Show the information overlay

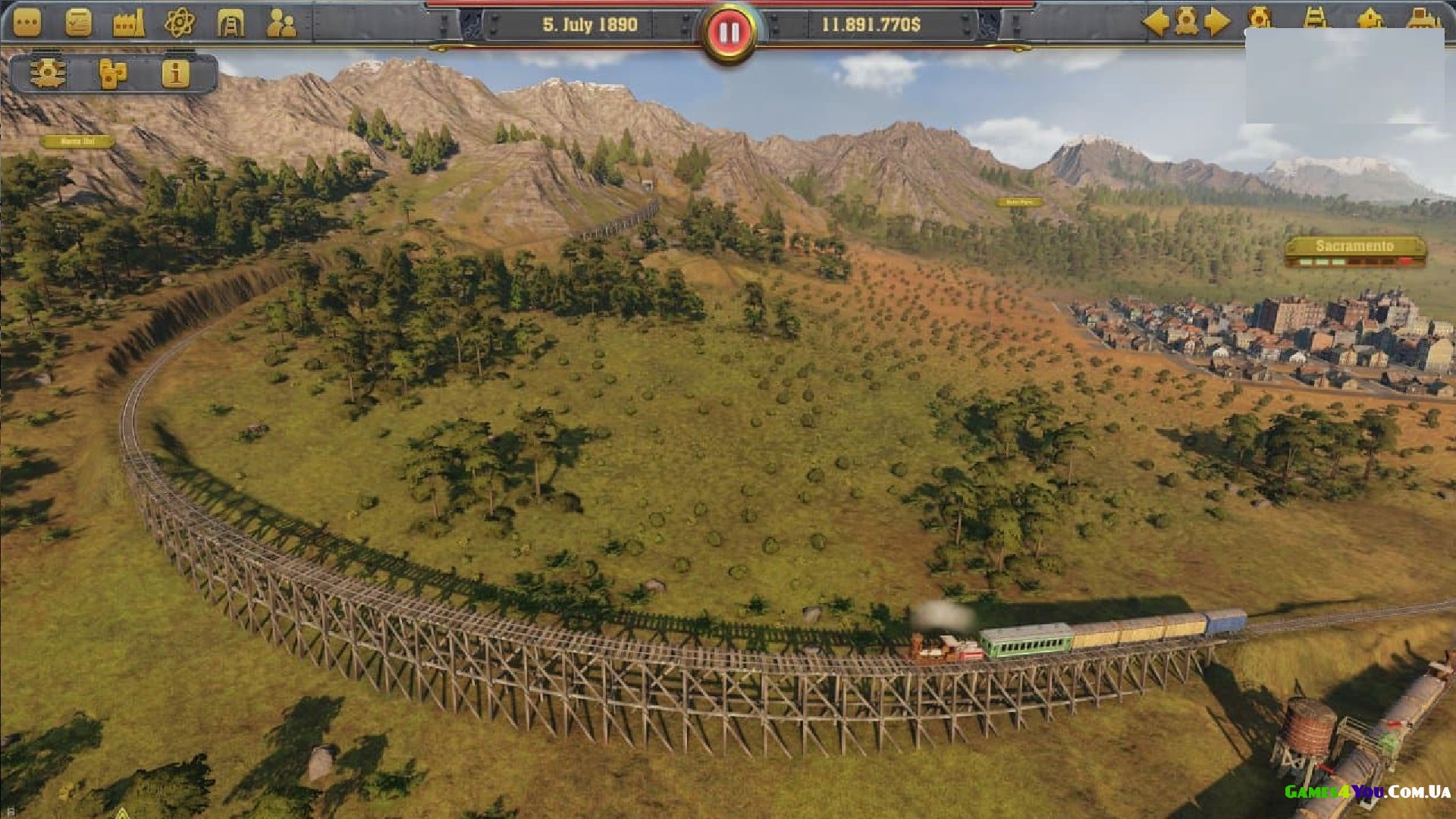(x=175, y=74)
